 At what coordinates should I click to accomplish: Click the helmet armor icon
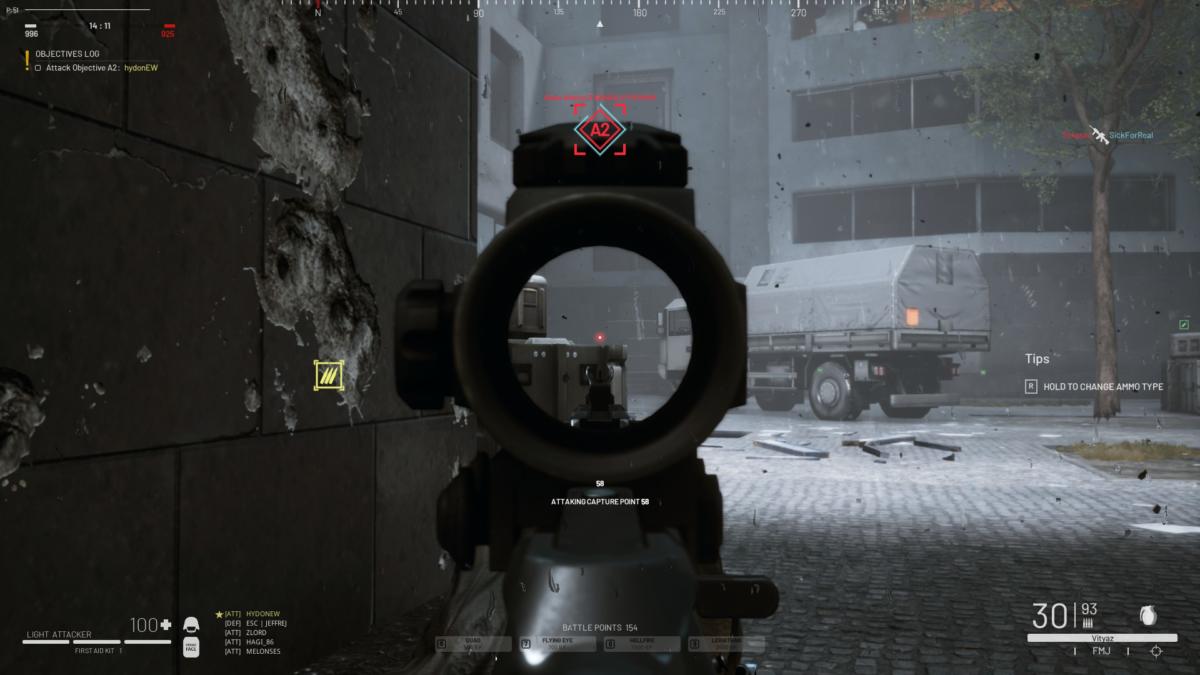tap(191, 626)
